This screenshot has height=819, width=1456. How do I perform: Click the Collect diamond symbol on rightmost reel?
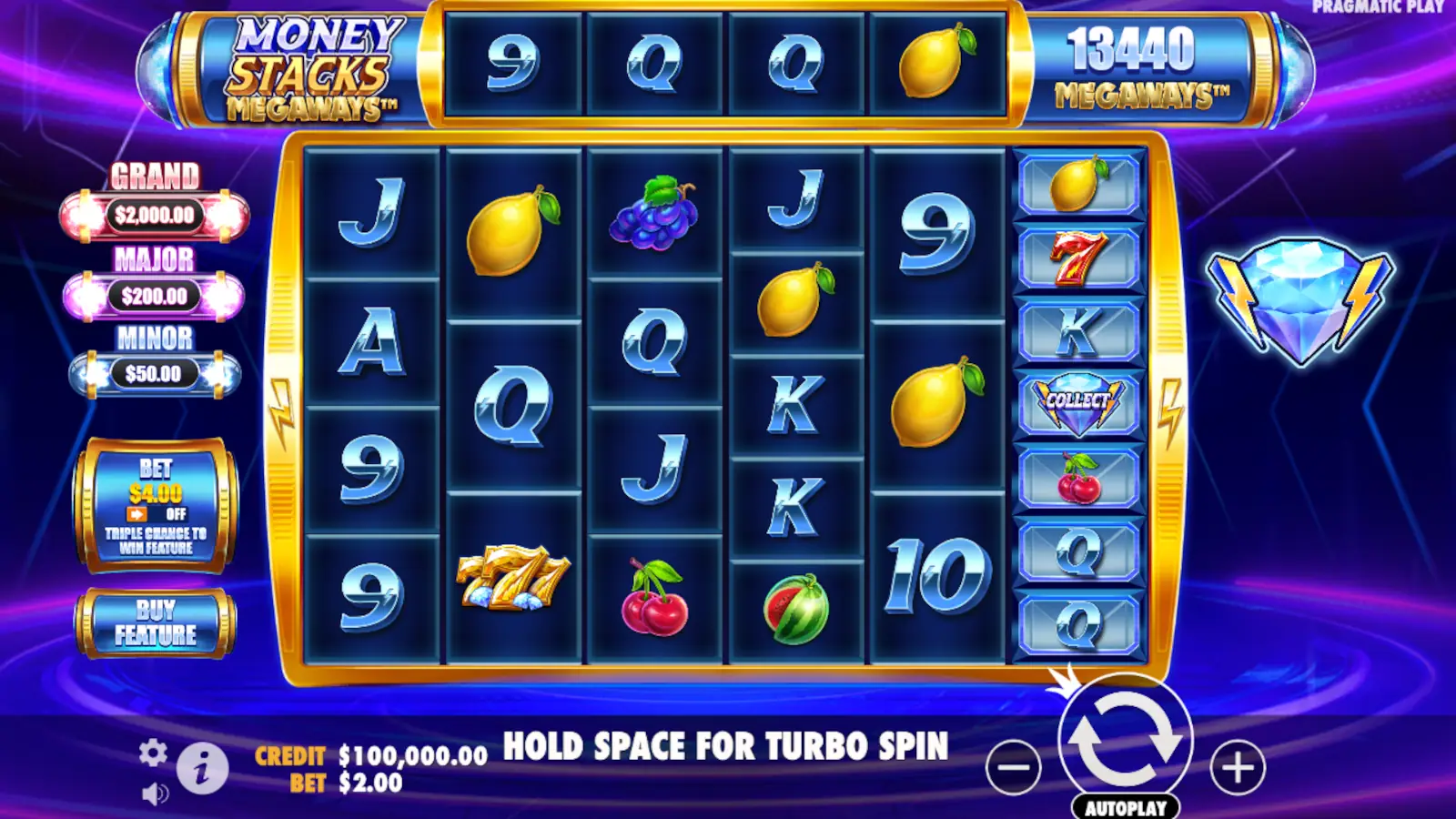pos(1078,401)
